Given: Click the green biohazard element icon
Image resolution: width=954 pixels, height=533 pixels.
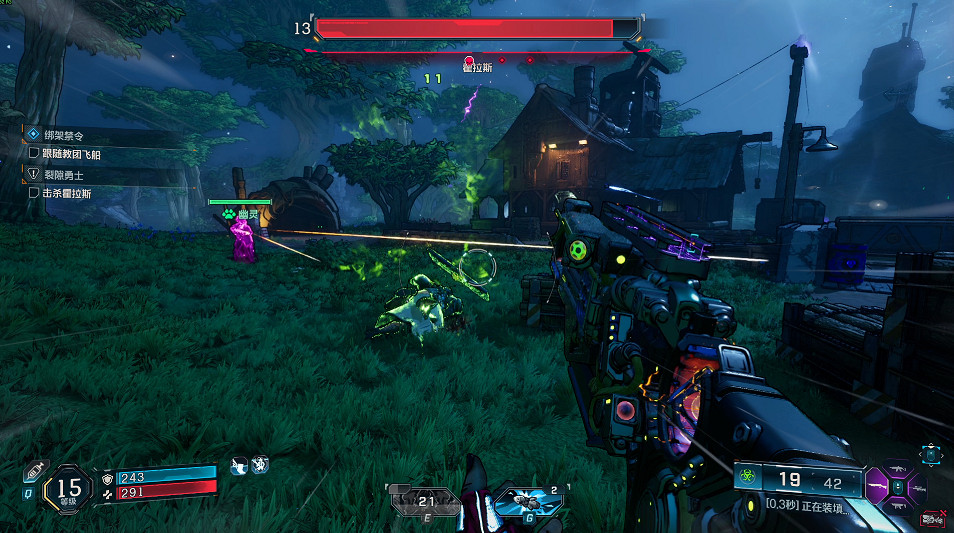Looking at the screenshot, I should pos(746,481).
